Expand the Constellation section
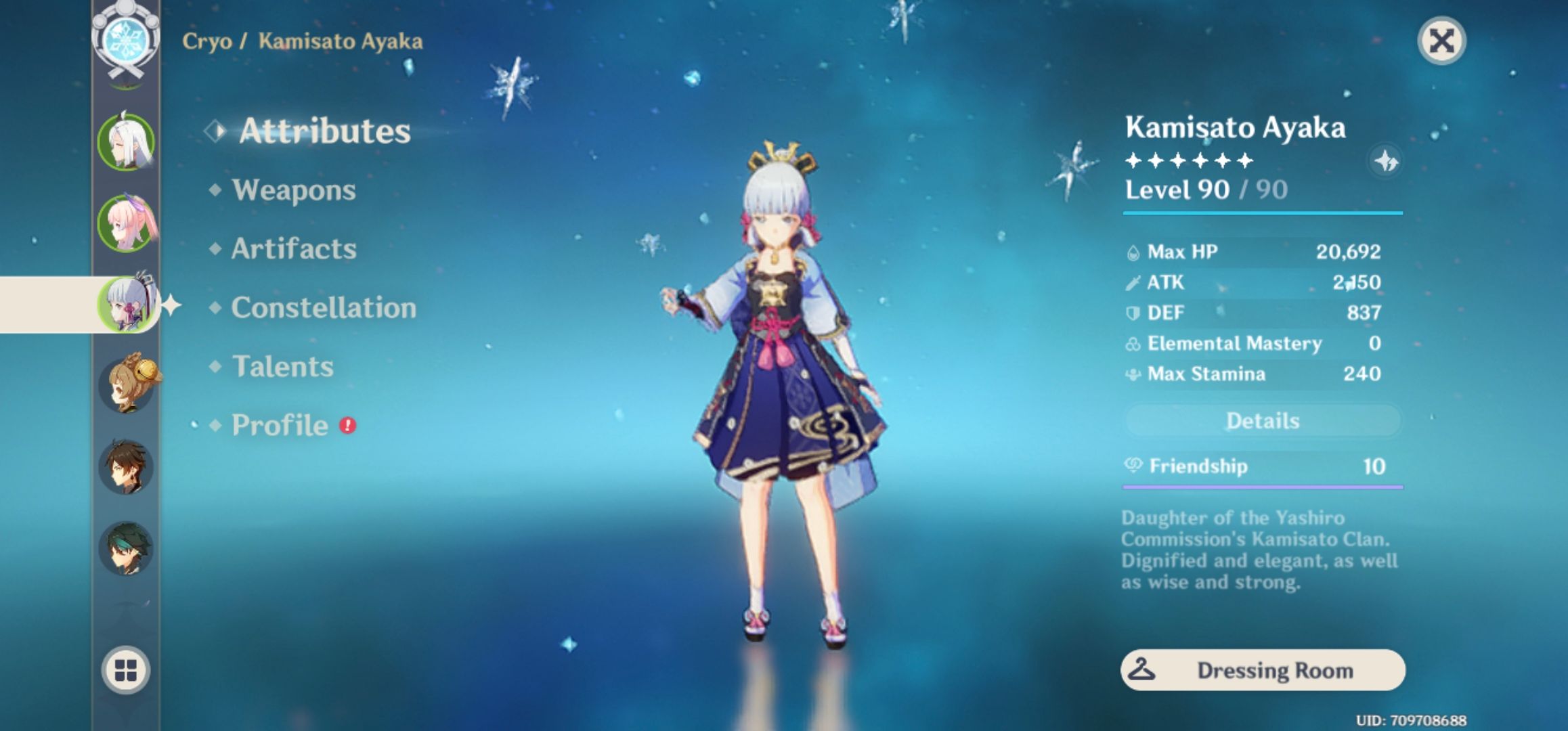This screenshot has width=1568, height=731. point(324,308)
